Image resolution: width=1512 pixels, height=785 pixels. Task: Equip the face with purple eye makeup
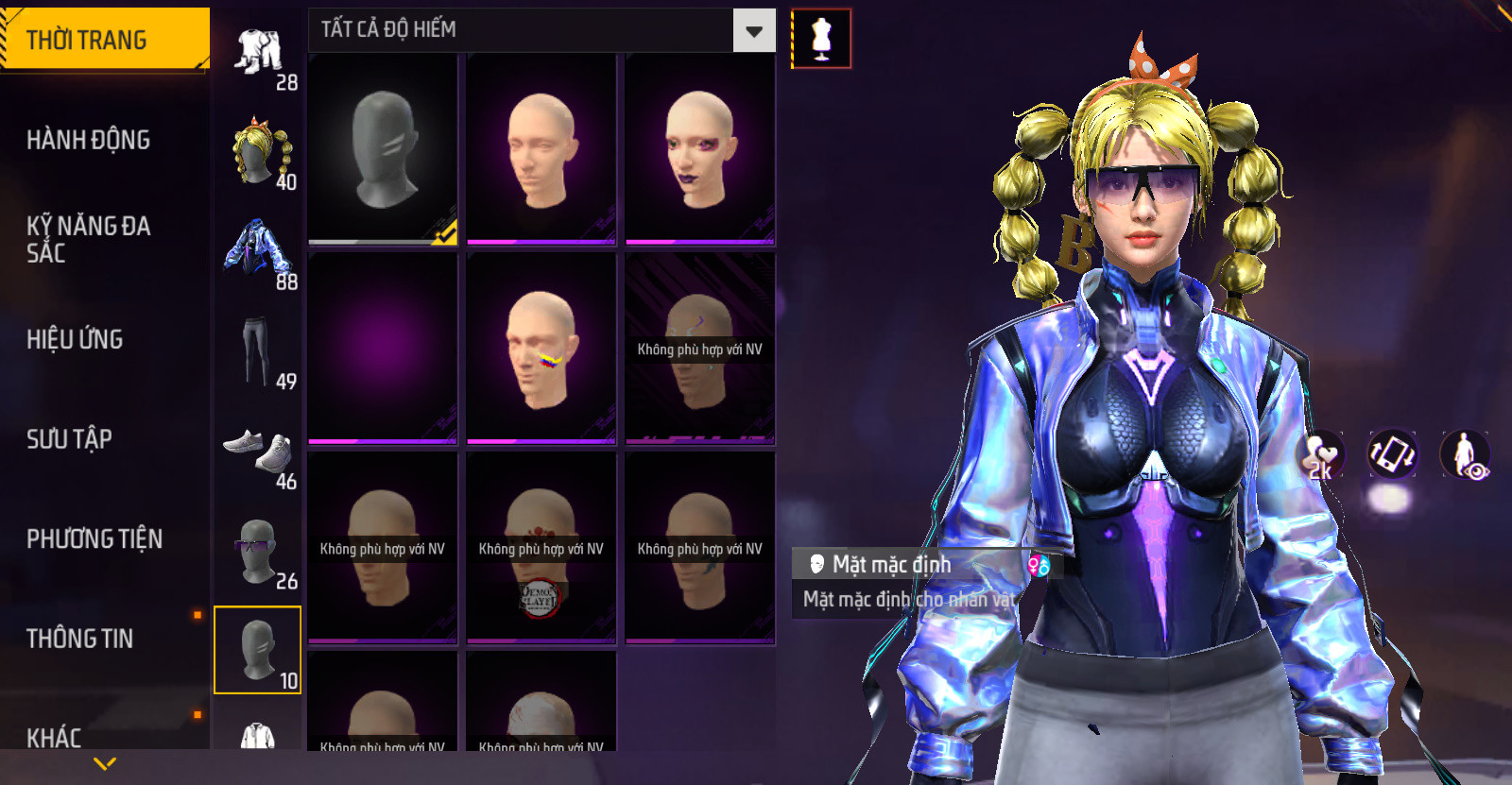point(699,149)
